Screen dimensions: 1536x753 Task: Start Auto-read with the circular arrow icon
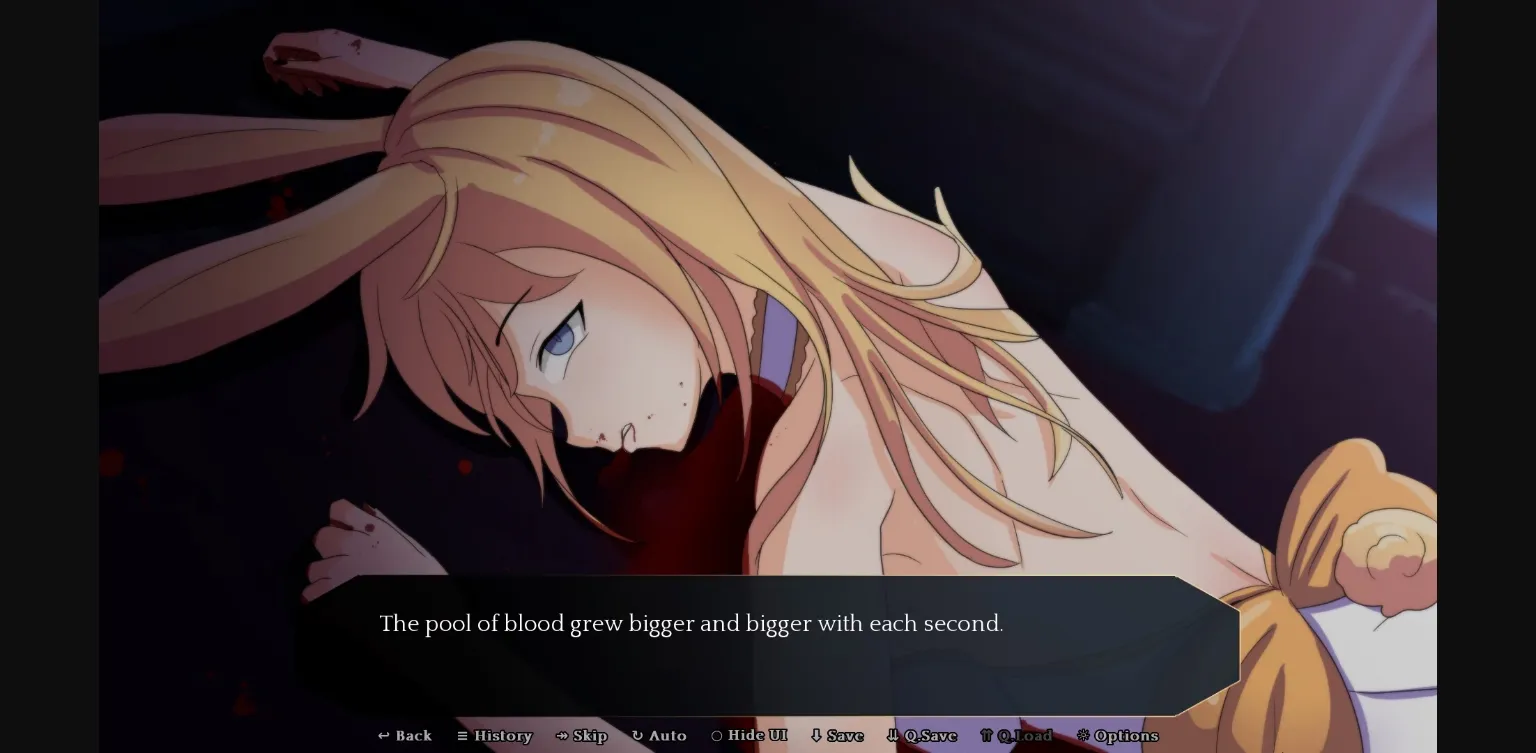[638, 736]
